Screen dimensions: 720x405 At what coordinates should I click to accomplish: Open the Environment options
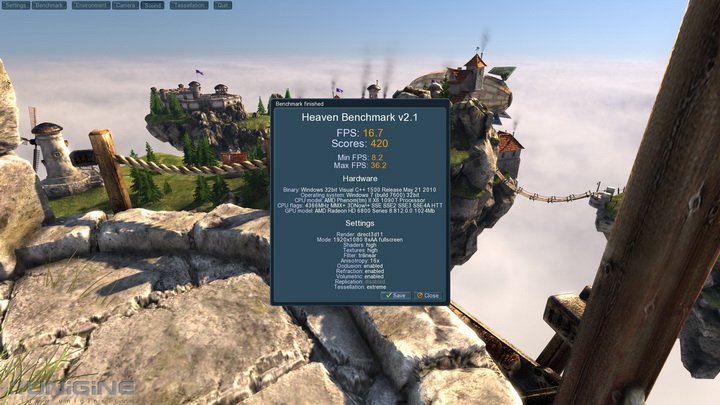90,5
